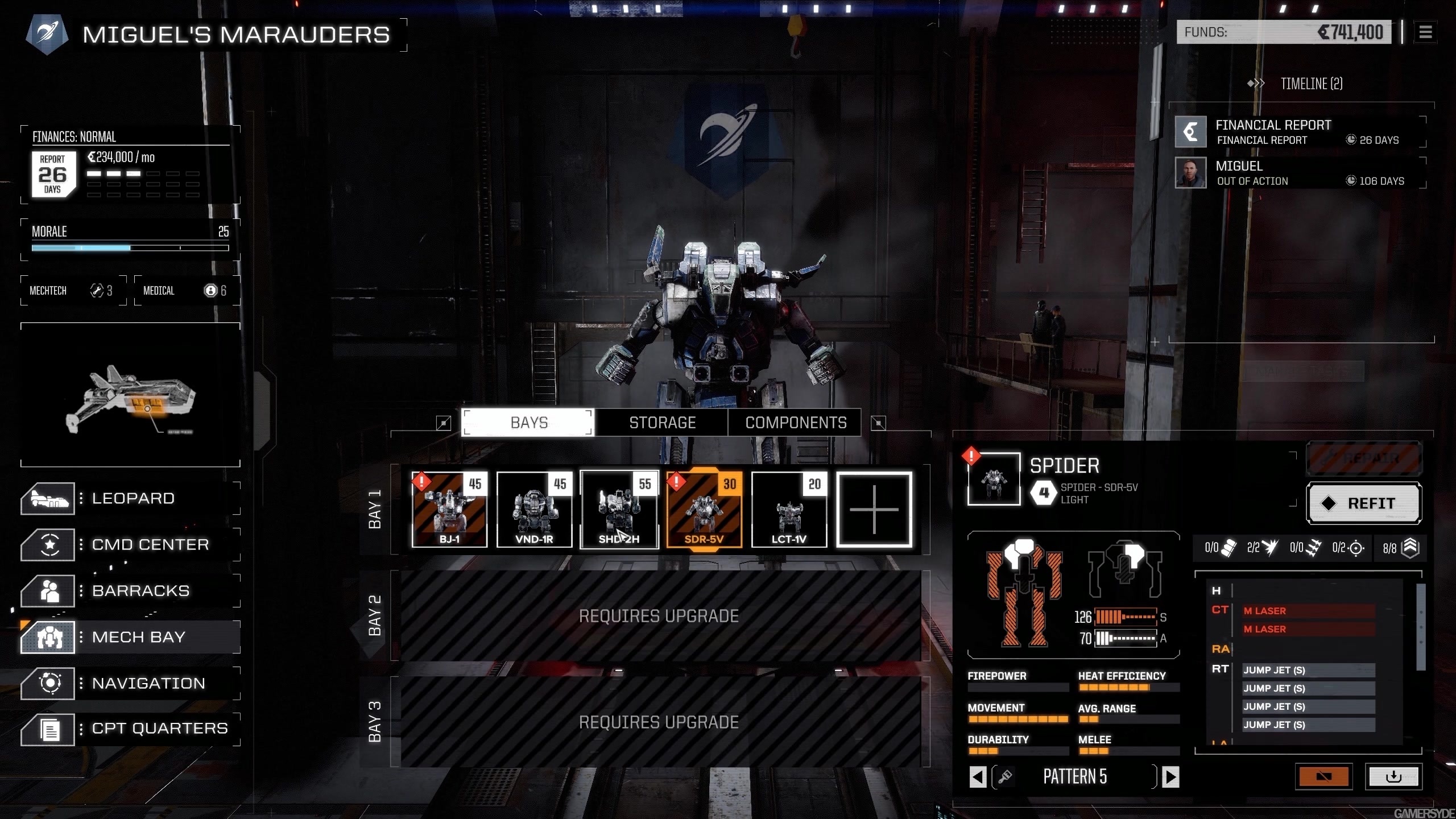This screenshot has height=819, width=1456.
Task: Open the hamburger menu top right
Action: pos(1426,32)
